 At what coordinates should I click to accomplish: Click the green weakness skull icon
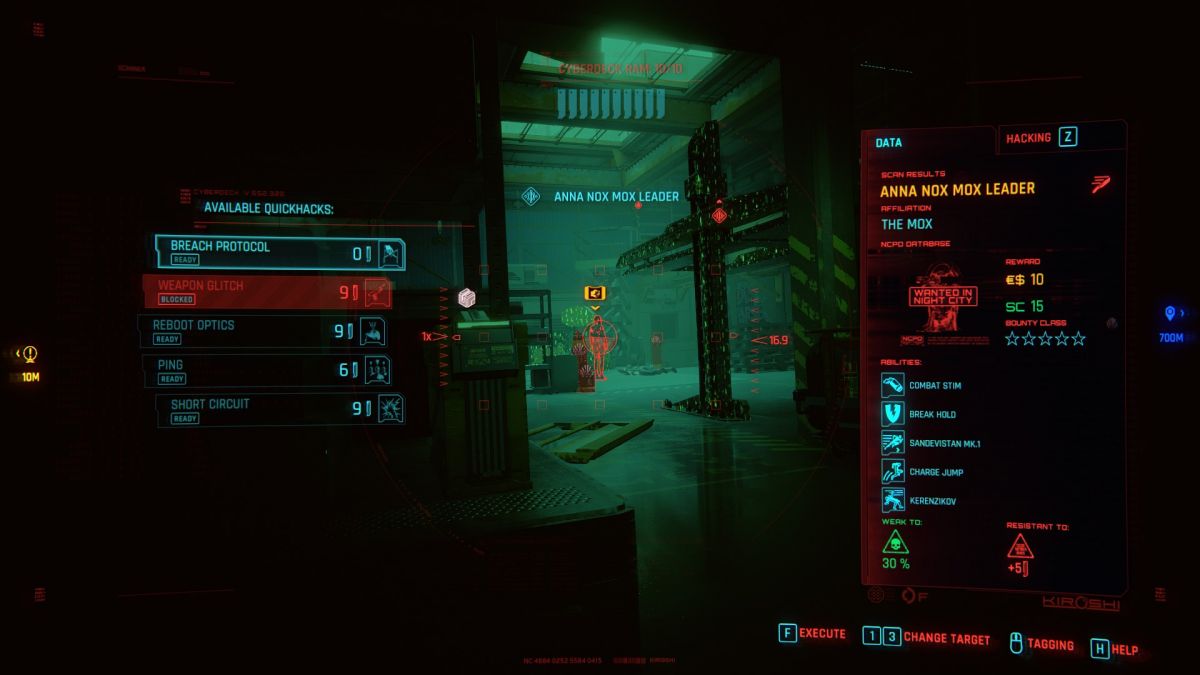[x=894, y=545]
